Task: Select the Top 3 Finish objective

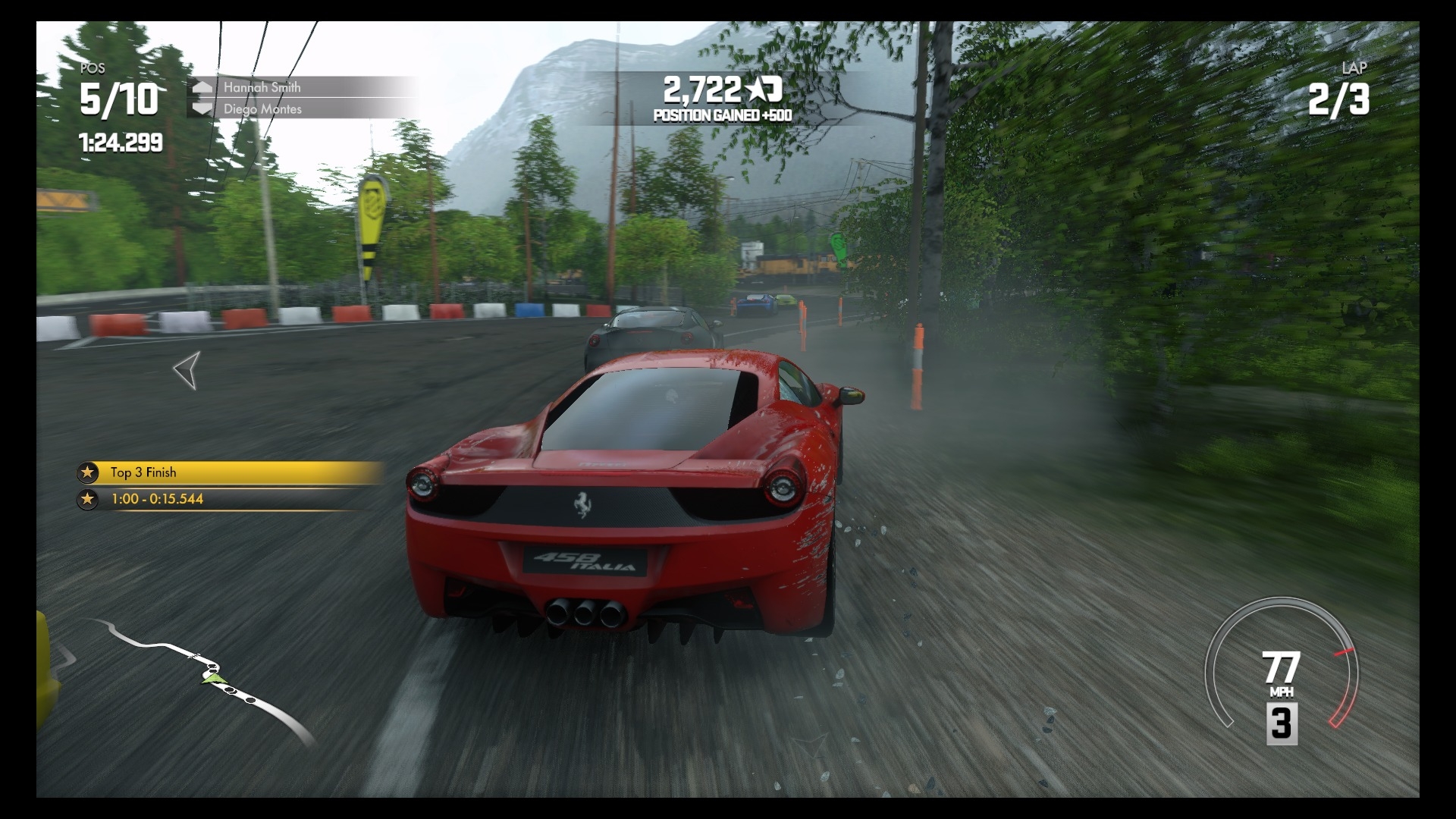Action: pyautogui.click(x=227, y=472)
